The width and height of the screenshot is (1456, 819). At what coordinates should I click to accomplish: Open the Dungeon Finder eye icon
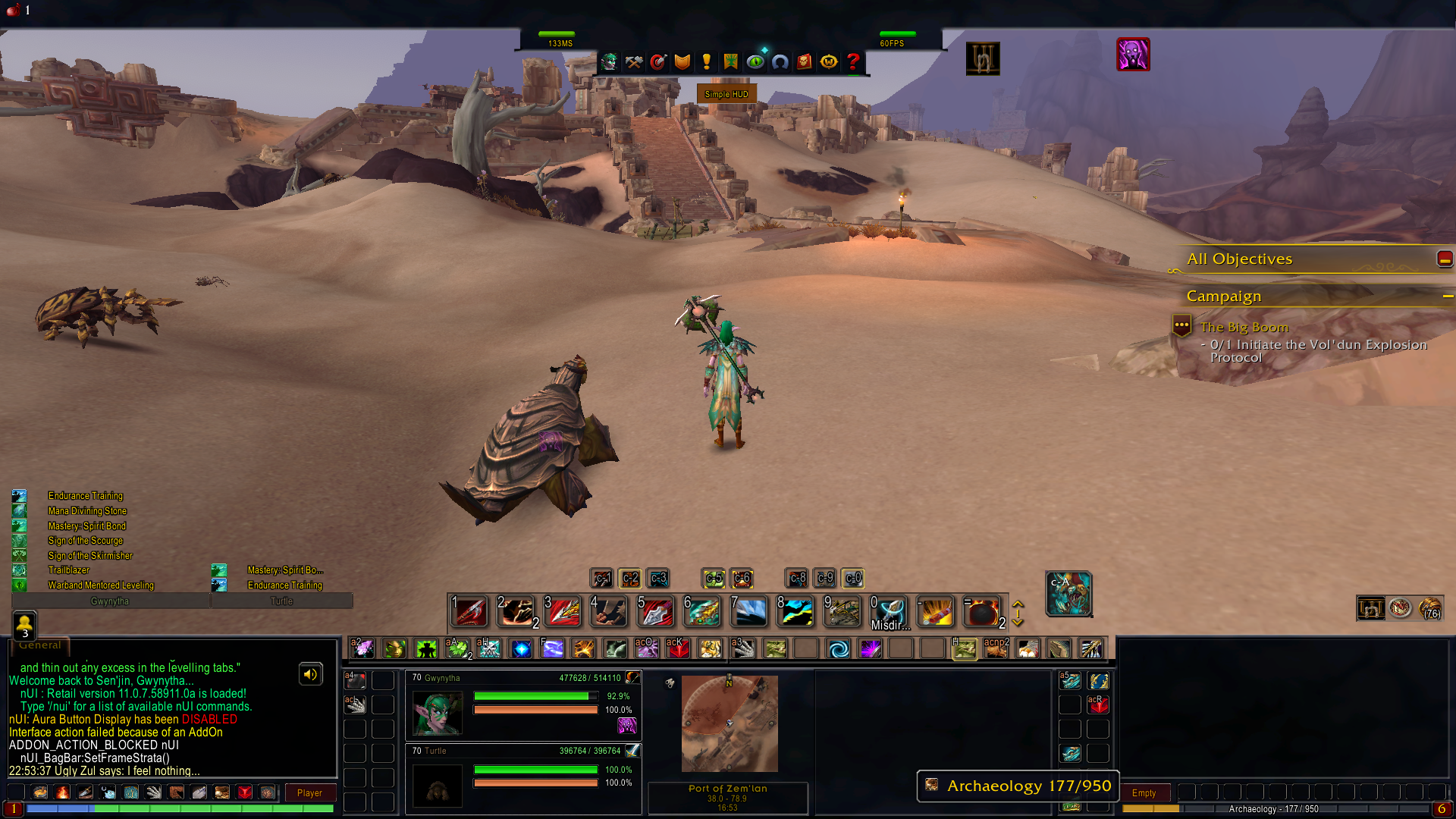point(755,62)
